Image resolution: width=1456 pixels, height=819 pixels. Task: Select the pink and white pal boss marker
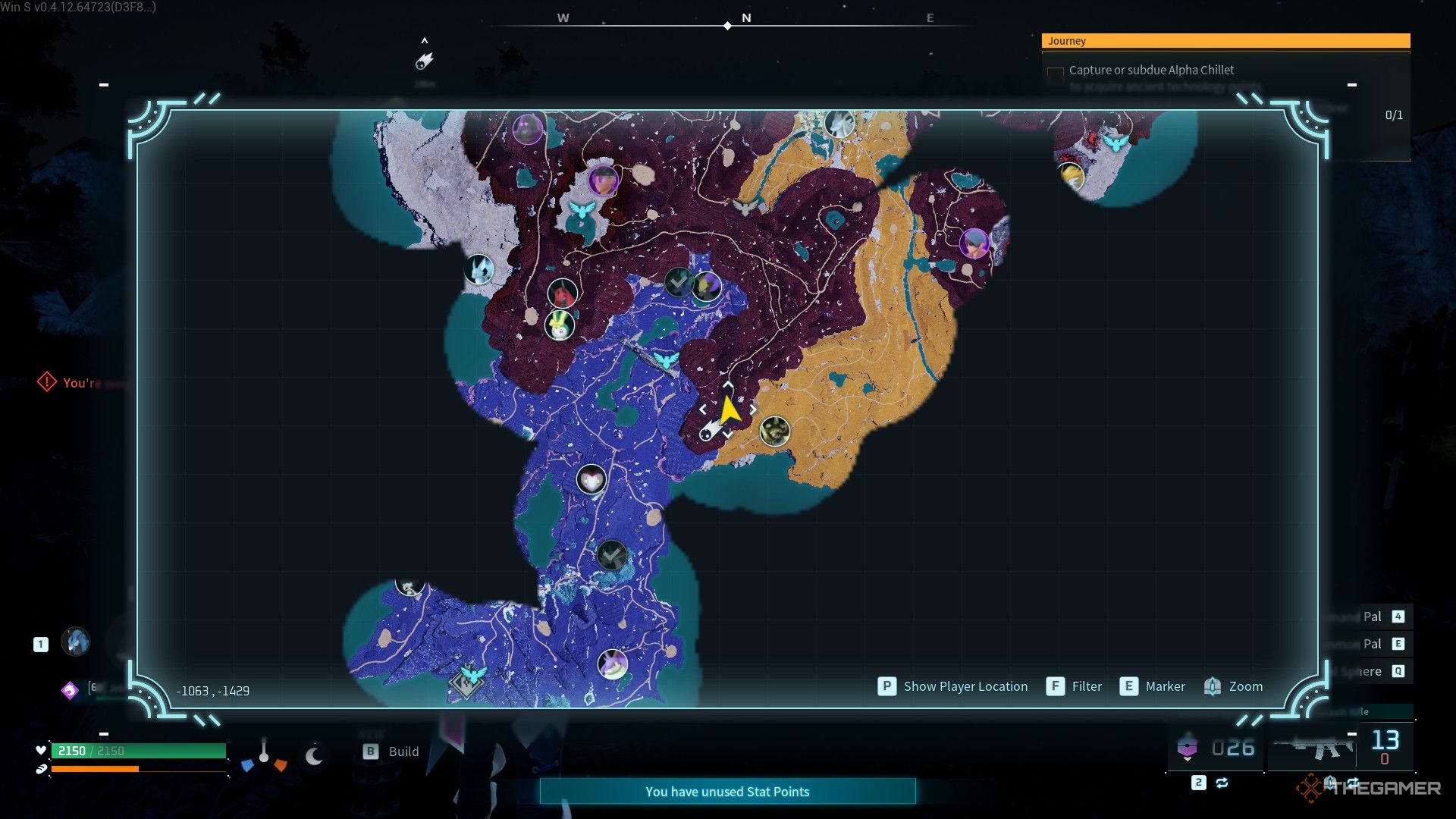(612, 664)
